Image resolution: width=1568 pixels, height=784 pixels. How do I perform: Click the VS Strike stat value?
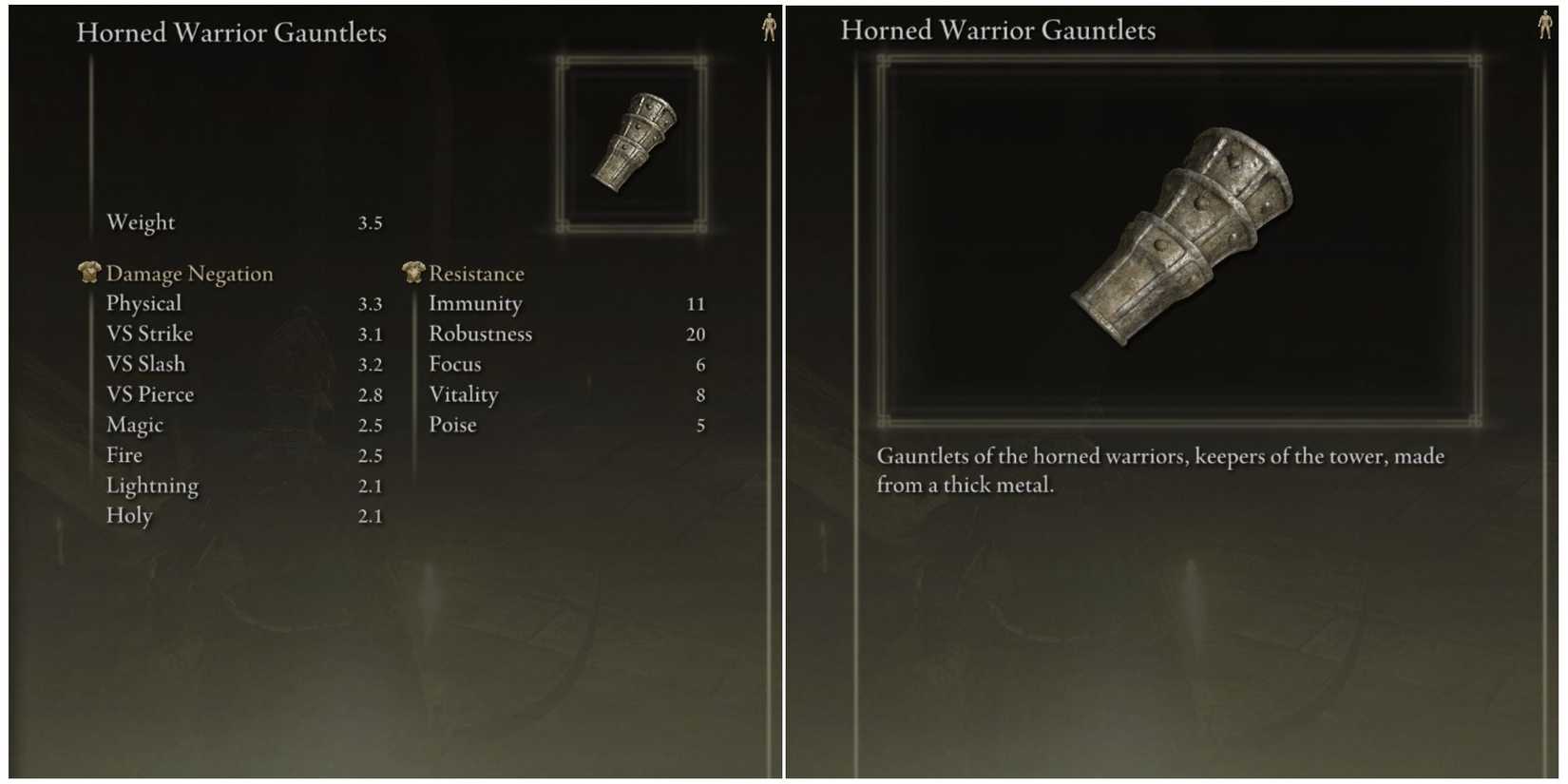(x=373, y=334)
